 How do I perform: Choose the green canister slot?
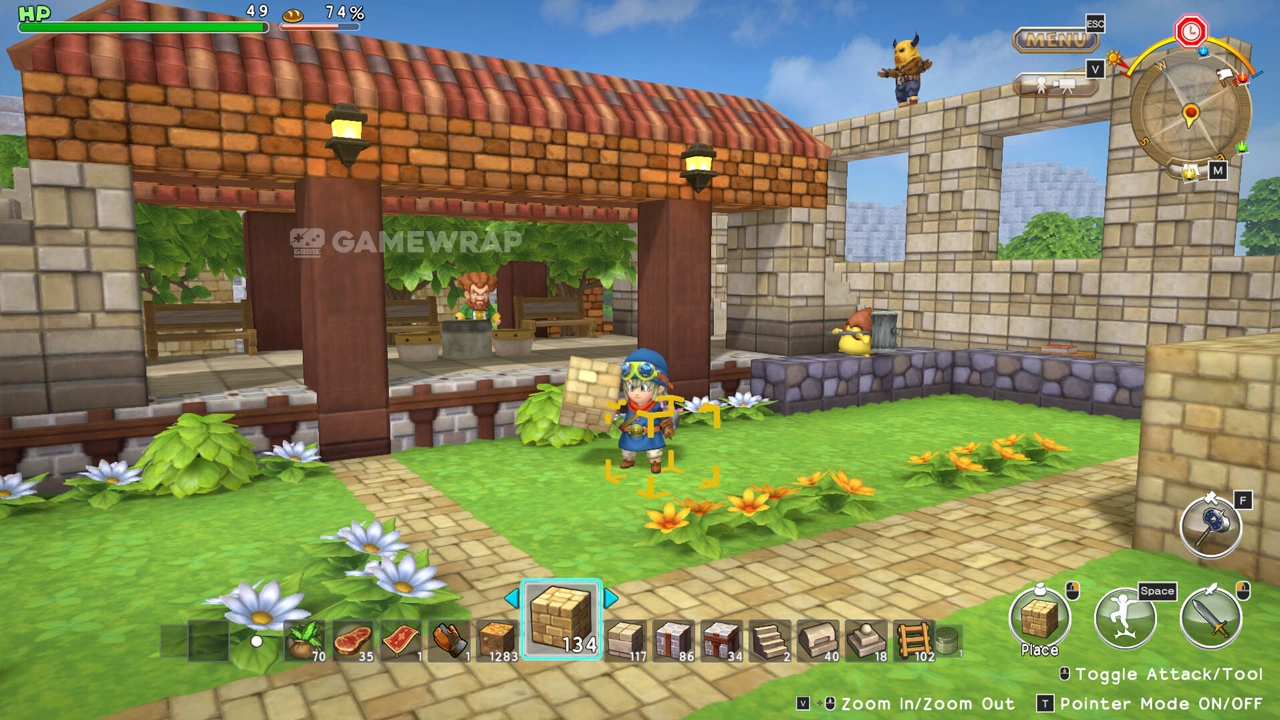click(x=948, y=640)
